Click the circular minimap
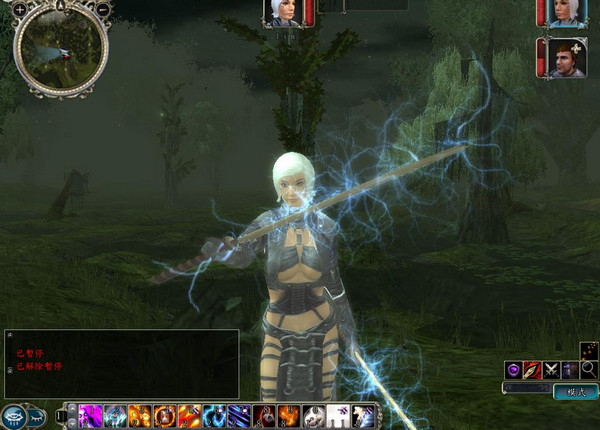The image size is (600, 430). pyautogui.click(x=60, y=48)
